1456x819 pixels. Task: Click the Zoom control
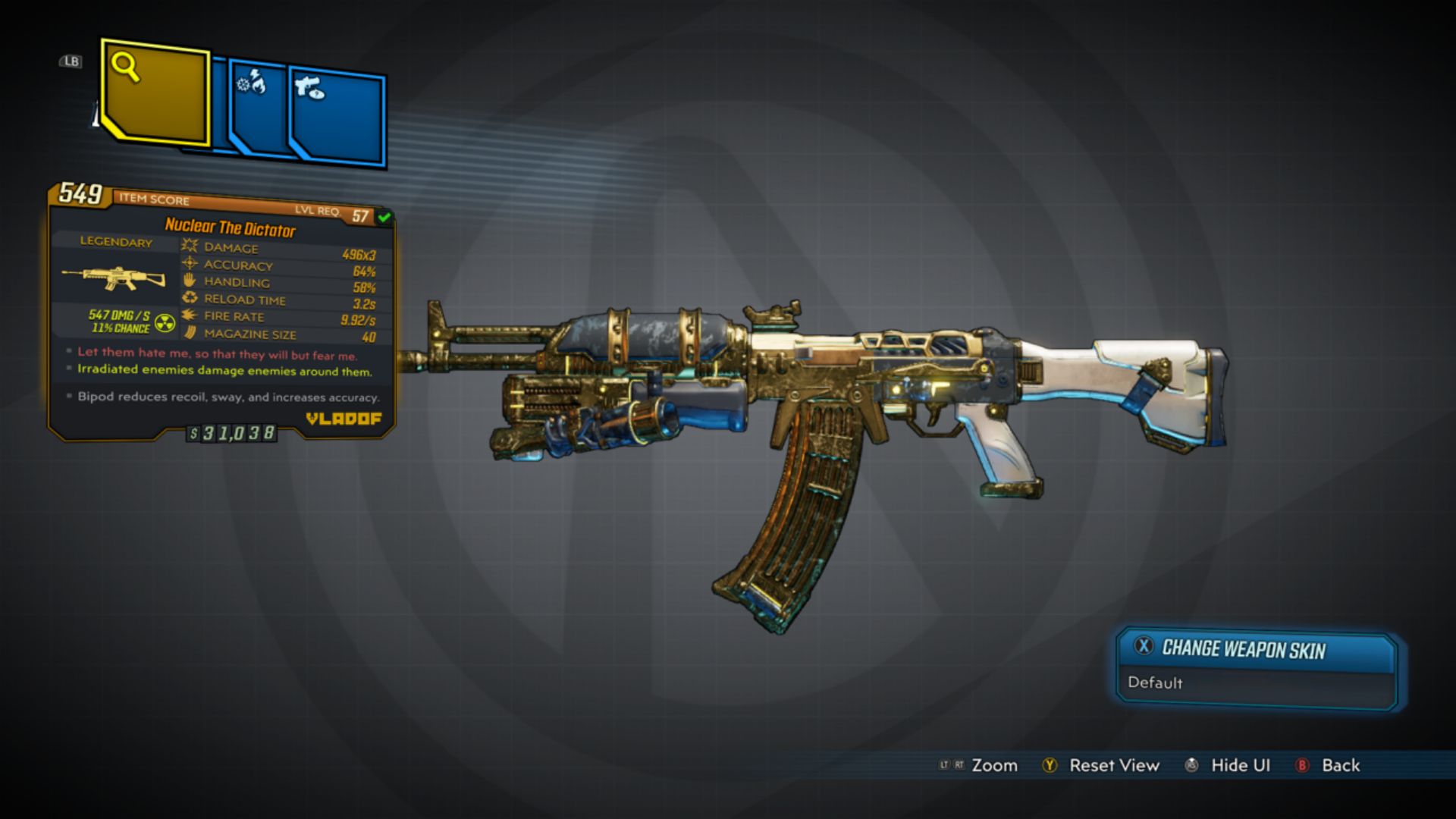pos(996,766)
